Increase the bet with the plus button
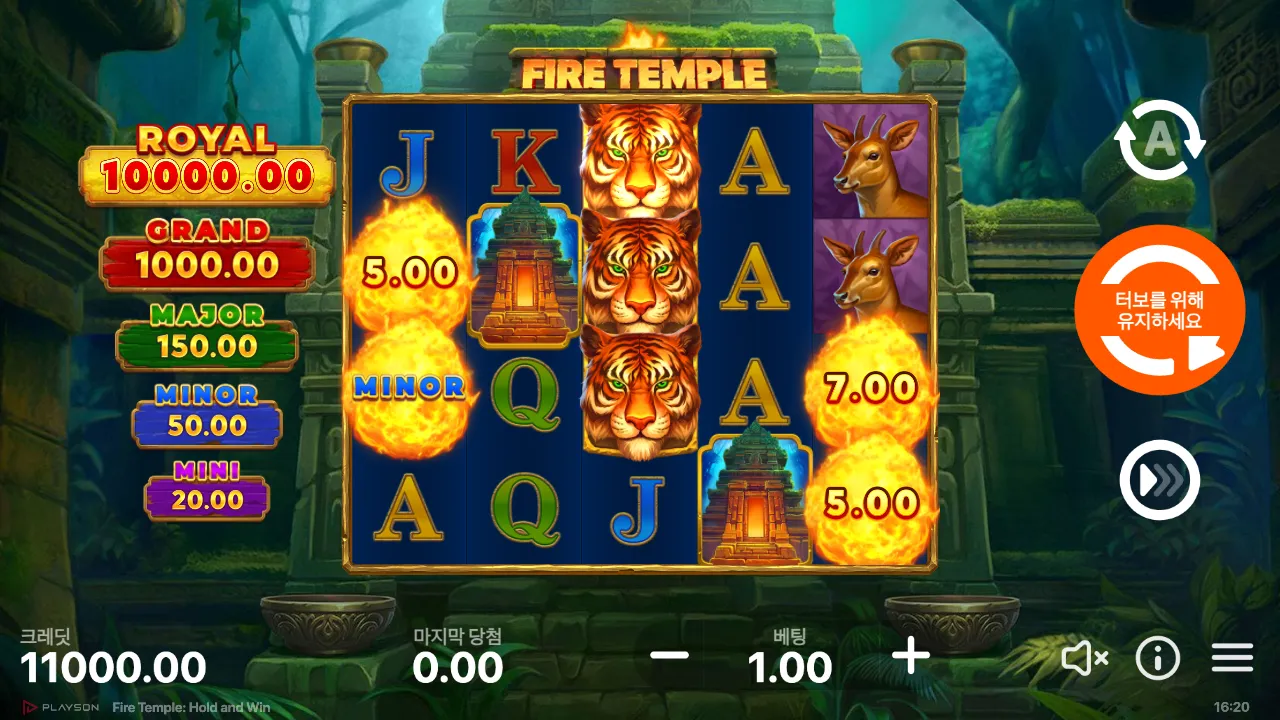 909,658
